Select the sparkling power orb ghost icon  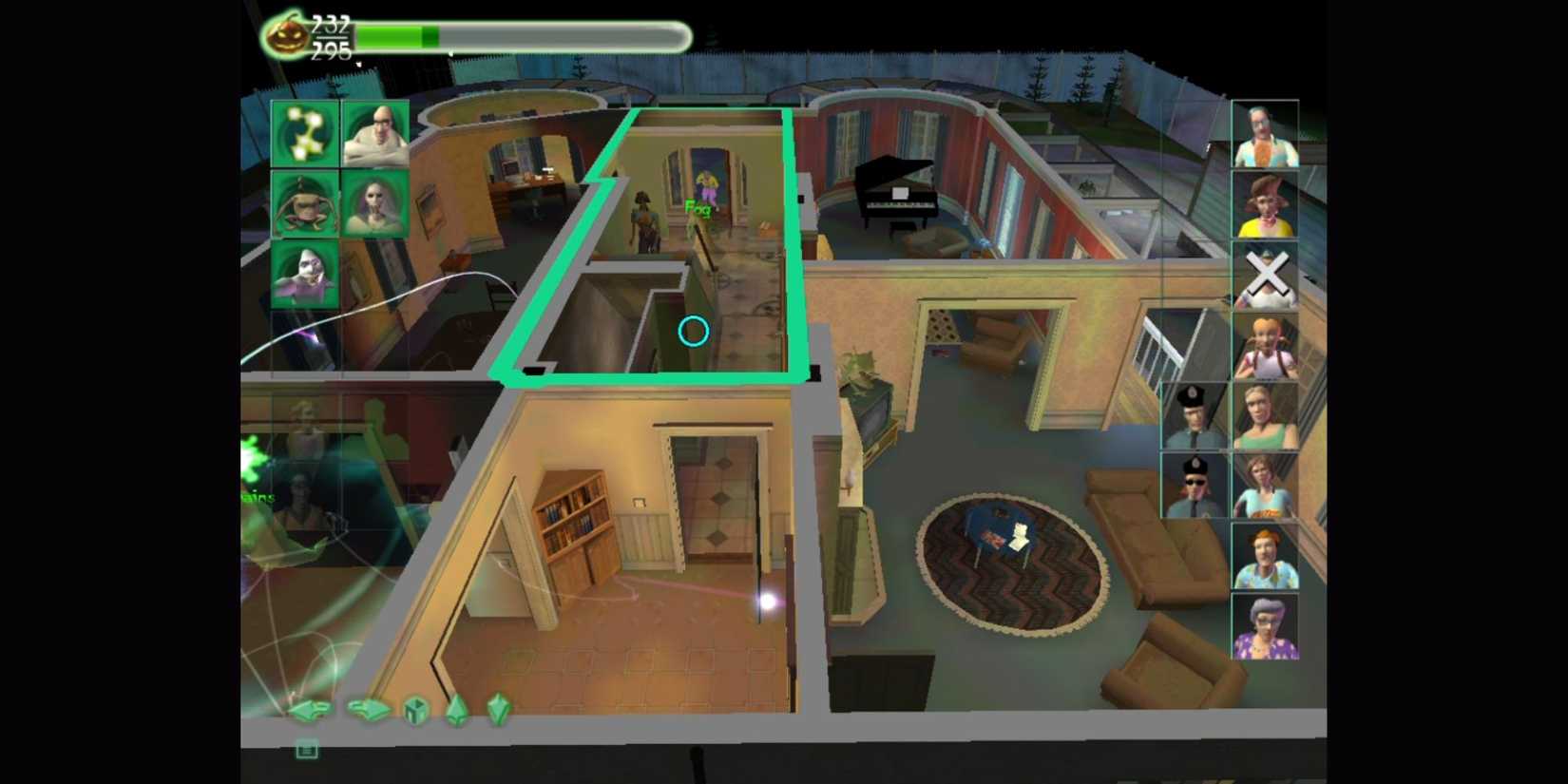coord(302,133)
